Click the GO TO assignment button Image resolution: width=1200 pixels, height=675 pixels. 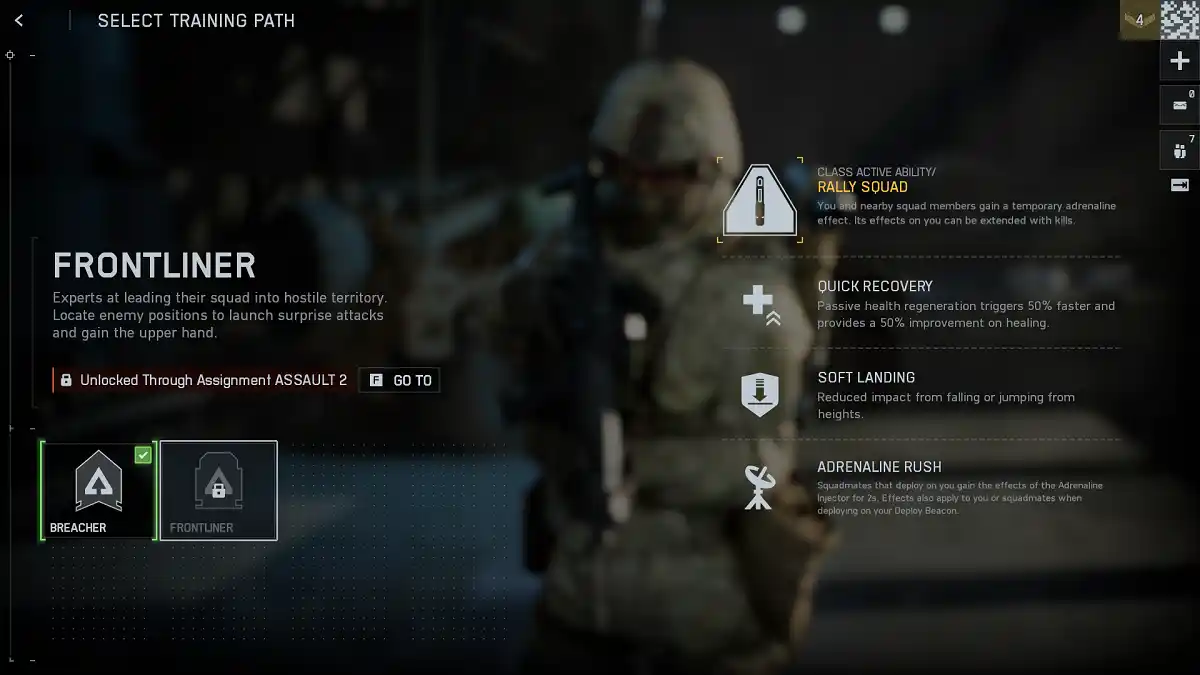click(x=399, y=380)
